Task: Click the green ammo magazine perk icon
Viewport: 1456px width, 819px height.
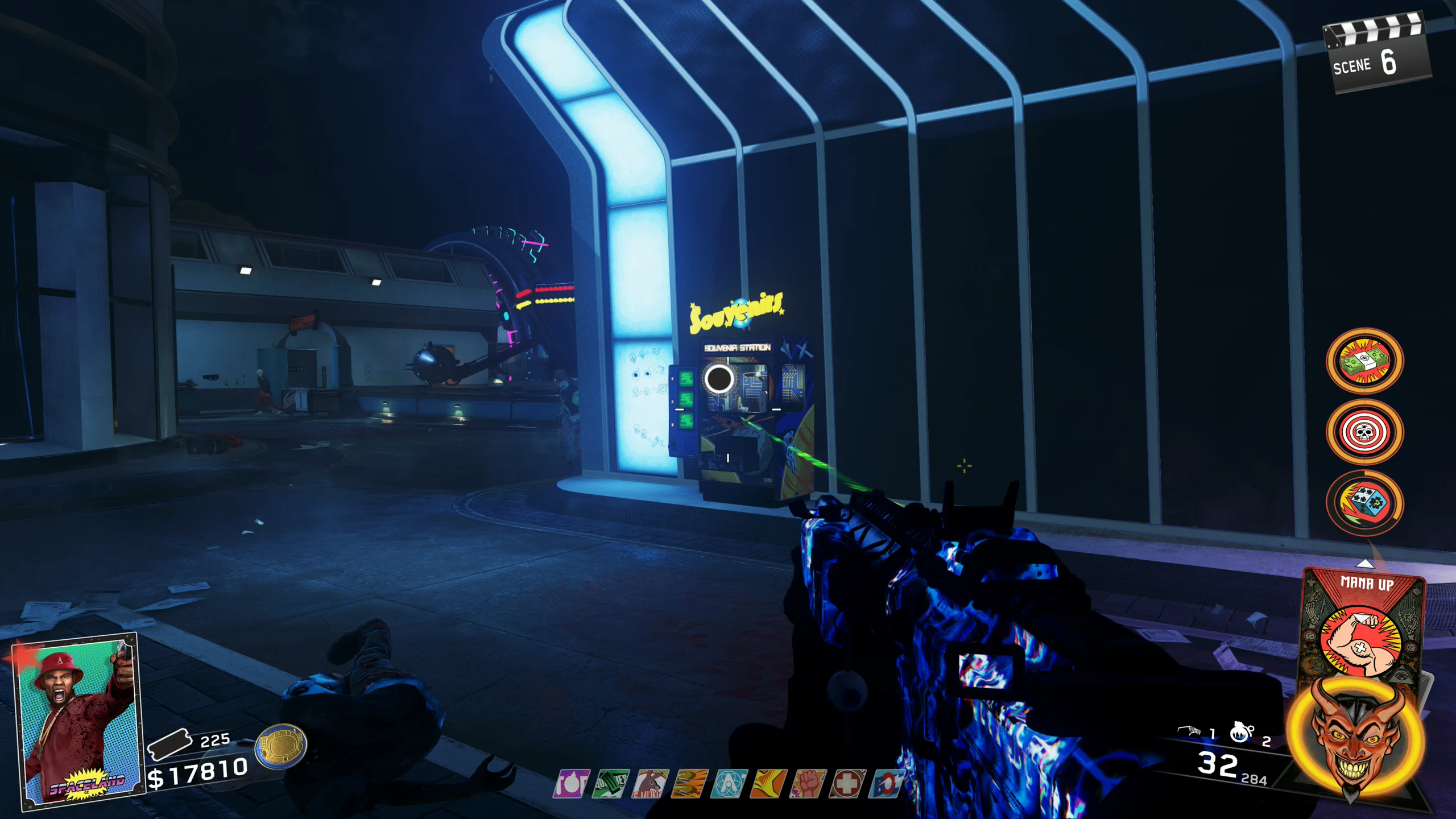Action: point(610,784)
